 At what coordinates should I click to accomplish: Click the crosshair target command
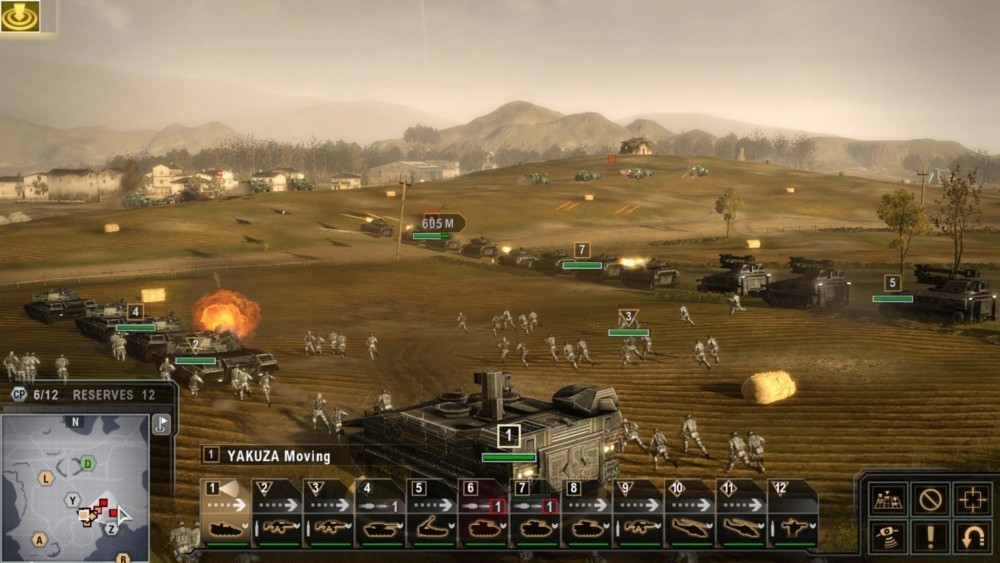point(973,498)
